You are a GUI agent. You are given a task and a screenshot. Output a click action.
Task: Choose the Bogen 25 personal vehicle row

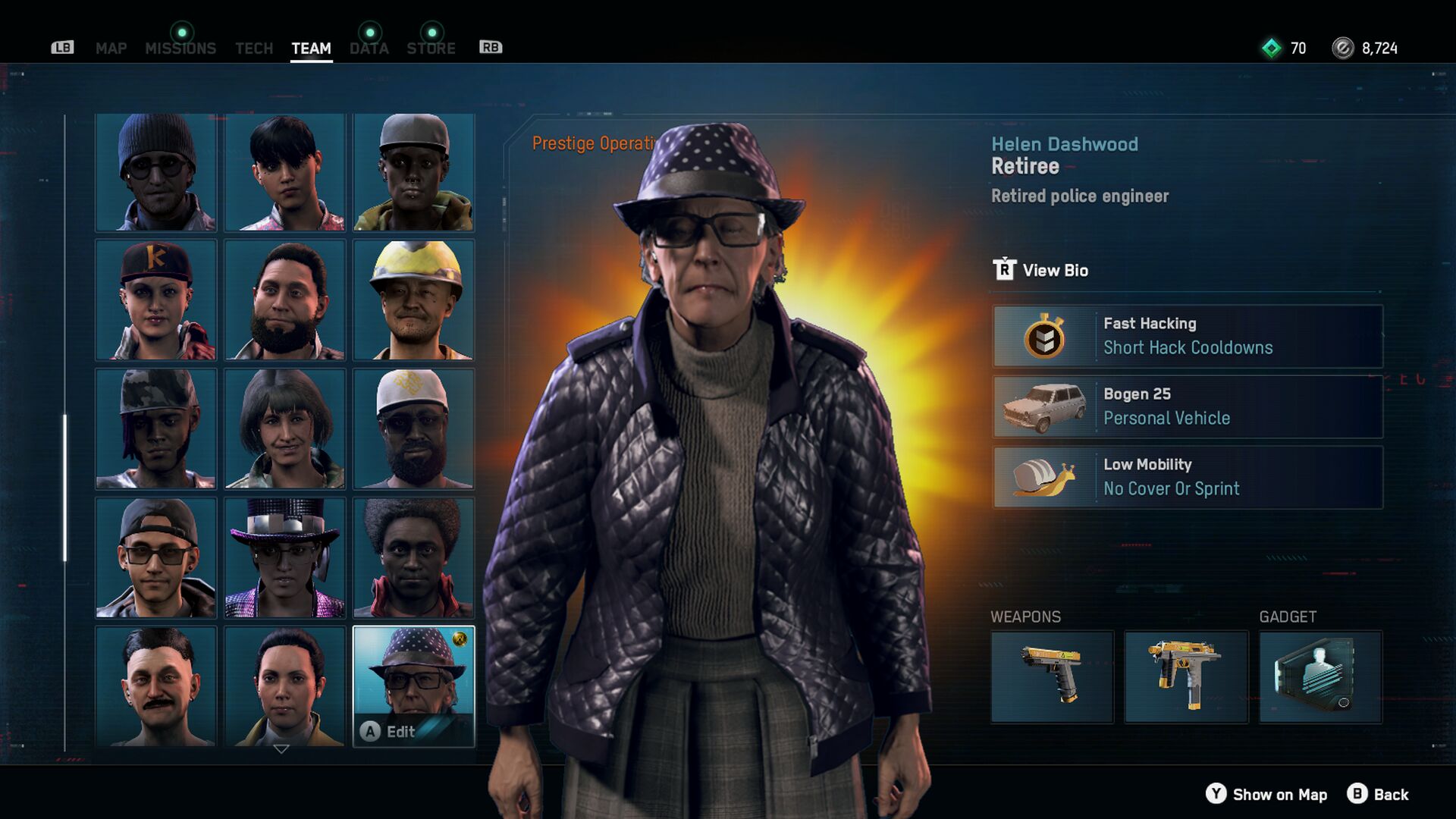click(x=1188, y=406)
